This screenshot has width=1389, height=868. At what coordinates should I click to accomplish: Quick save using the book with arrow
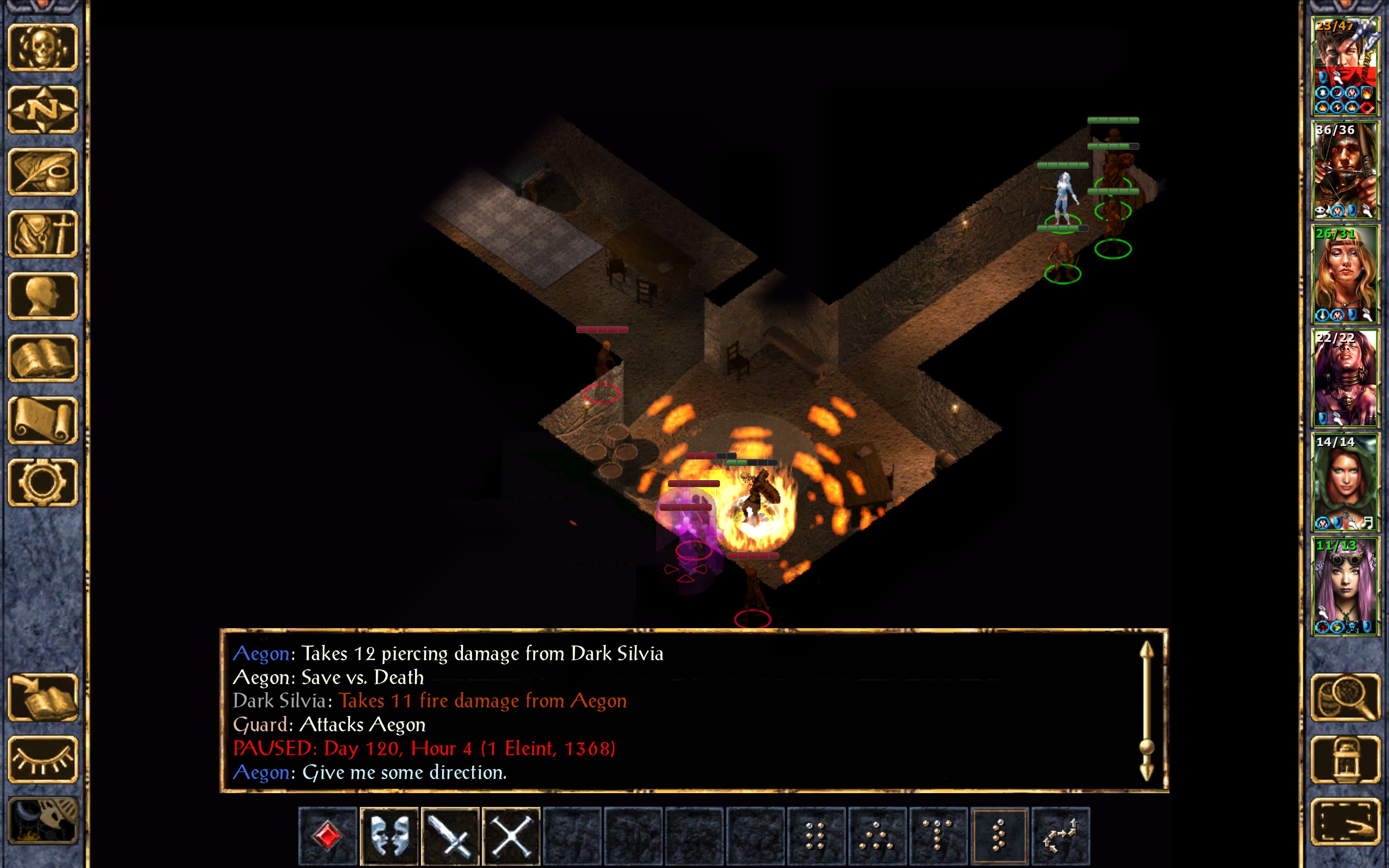click(43, 697)
